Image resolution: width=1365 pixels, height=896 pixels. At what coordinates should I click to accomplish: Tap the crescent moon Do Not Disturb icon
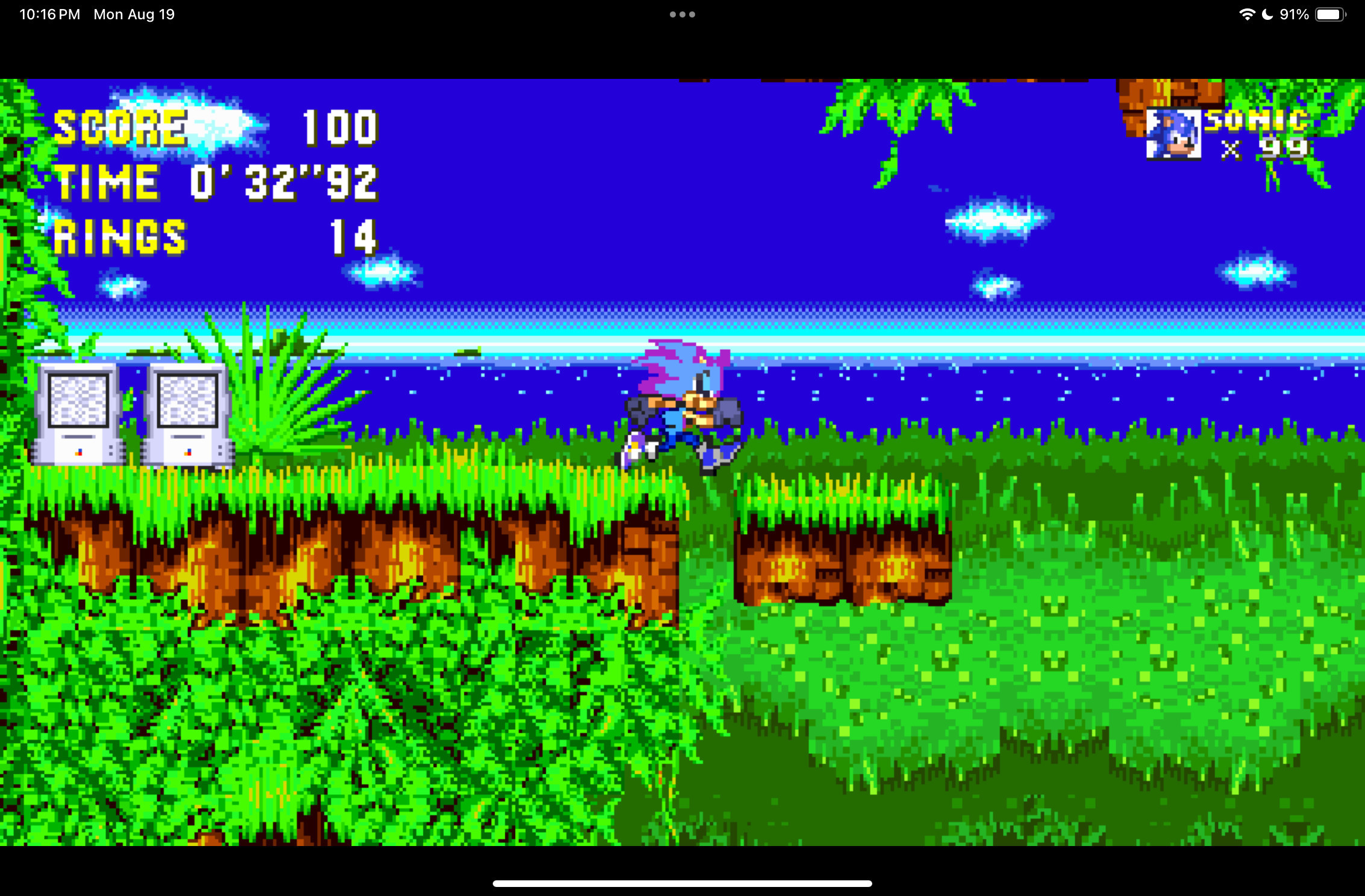[x=1268, y=13]
